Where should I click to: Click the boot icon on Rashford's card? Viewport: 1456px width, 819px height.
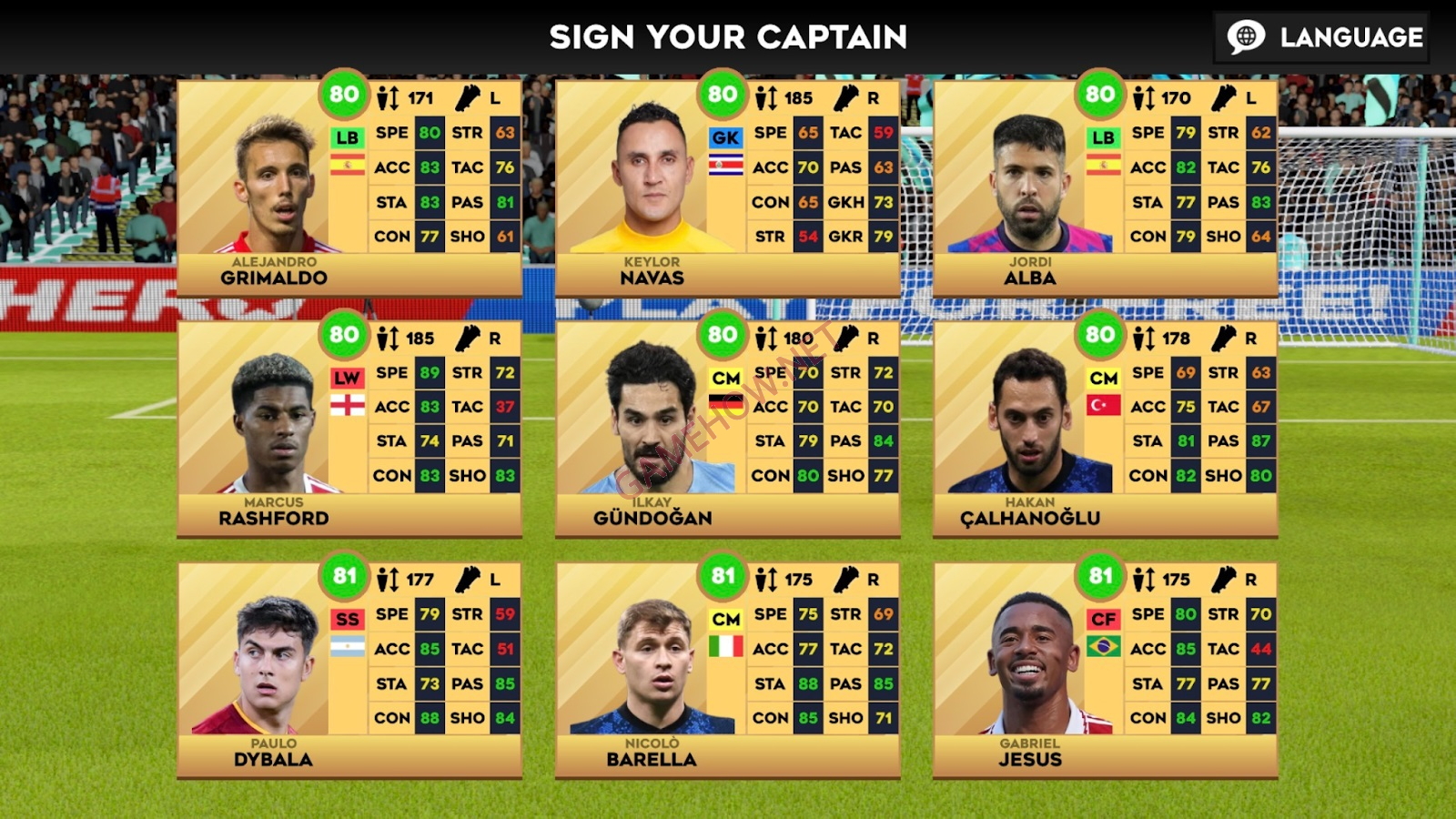click(467, 338)
